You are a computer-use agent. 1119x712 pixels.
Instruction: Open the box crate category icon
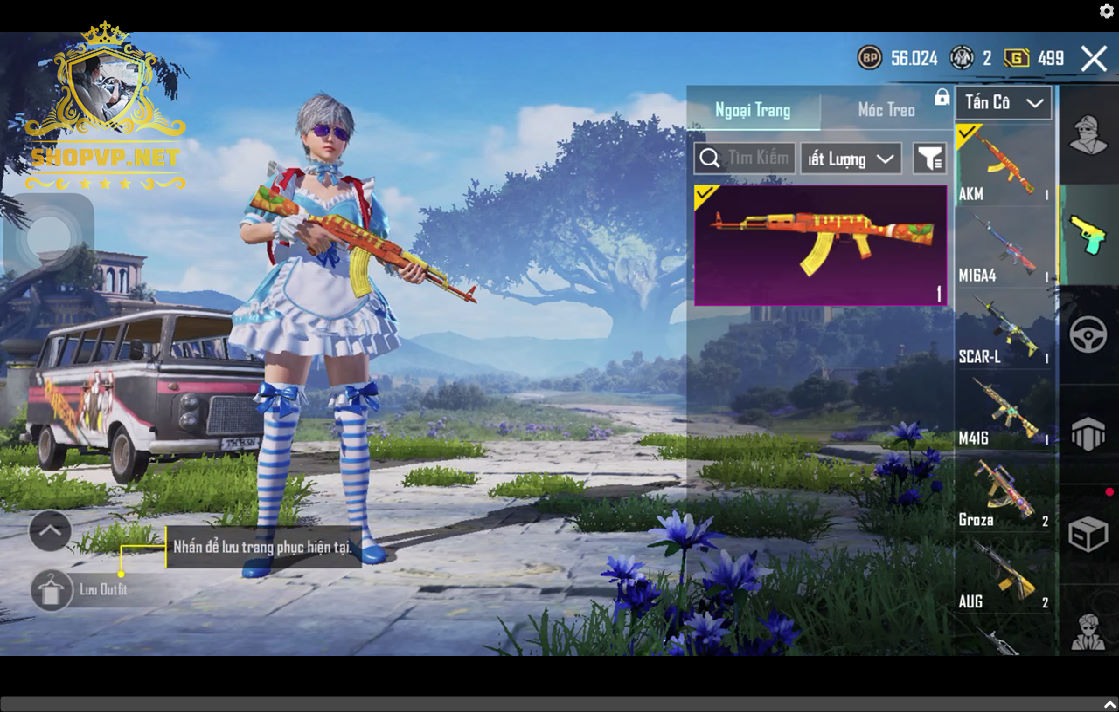pyautogui.click(x=1088, y=535)
